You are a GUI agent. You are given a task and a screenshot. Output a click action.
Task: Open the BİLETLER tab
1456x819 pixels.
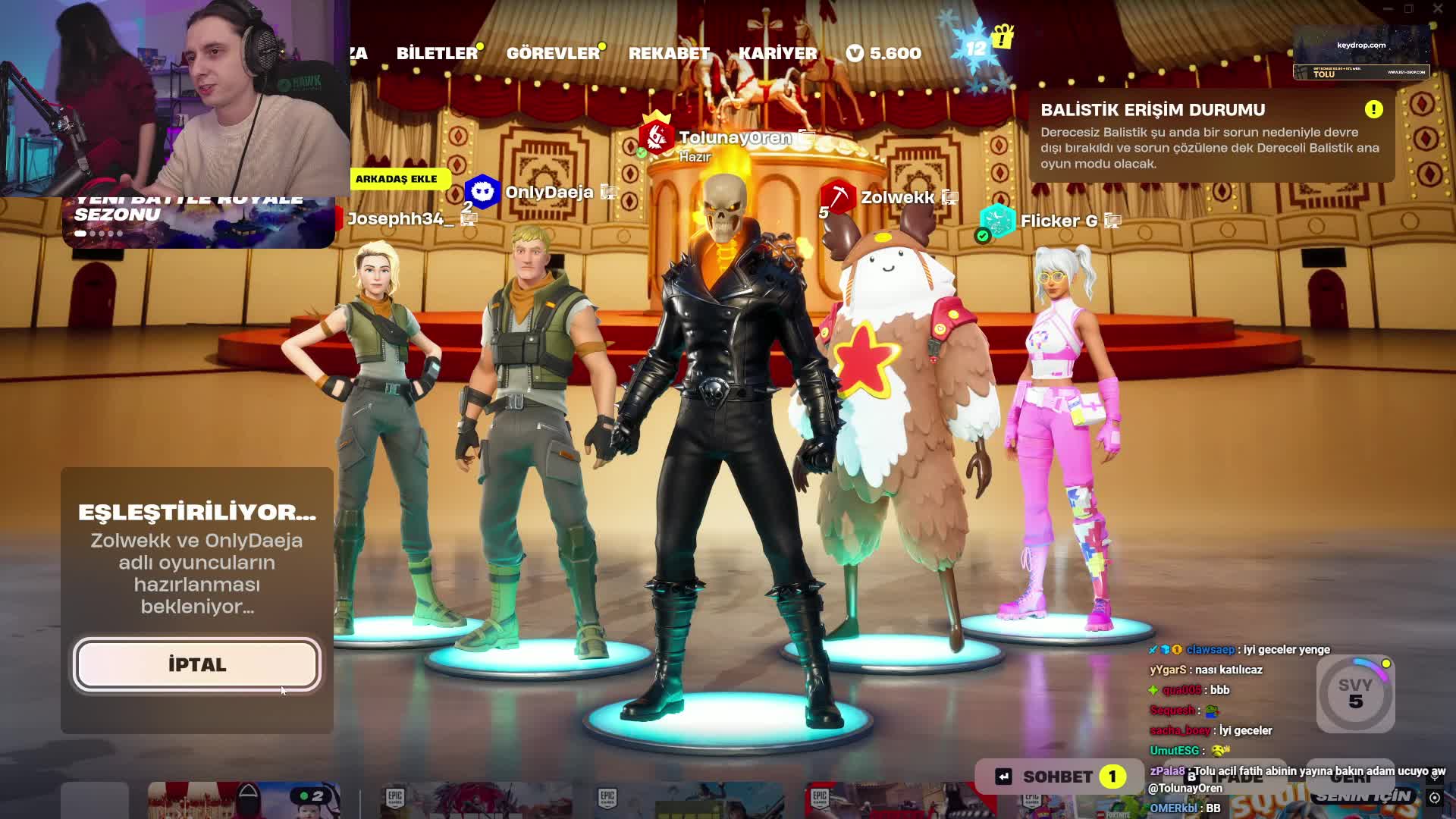437,53
